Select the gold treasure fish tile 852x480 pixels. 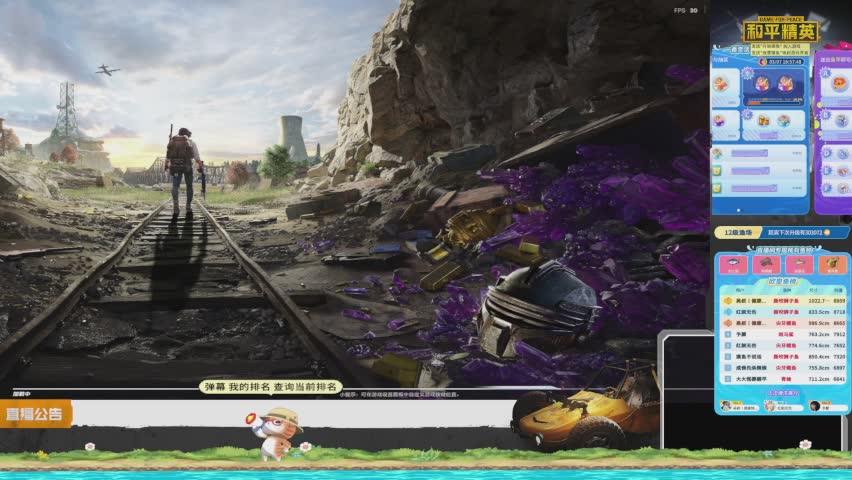tap(832, 265)
